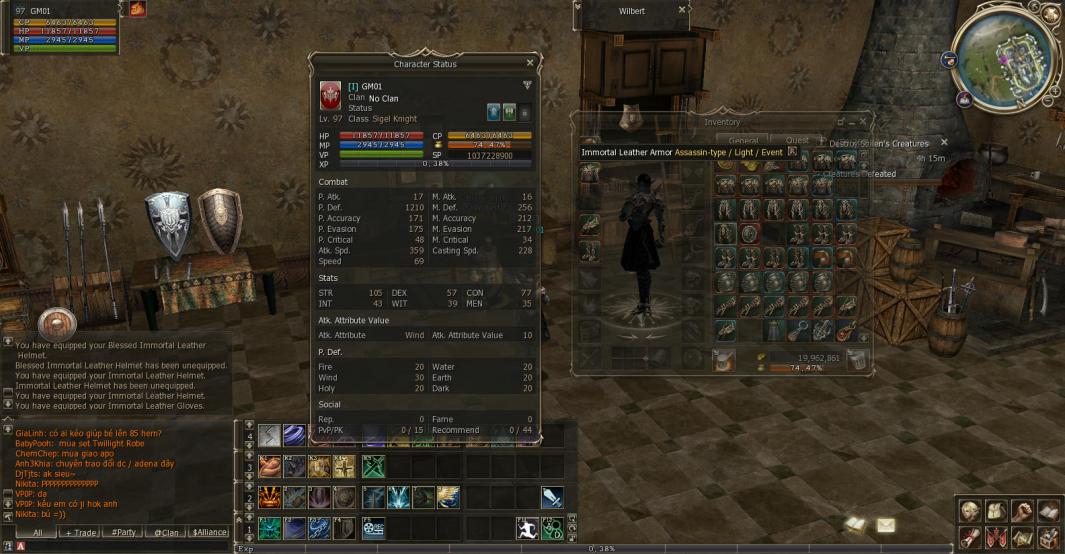Choose the Alliance chat tab
This screenshot has width=1065, height=554.
(209, 532)
